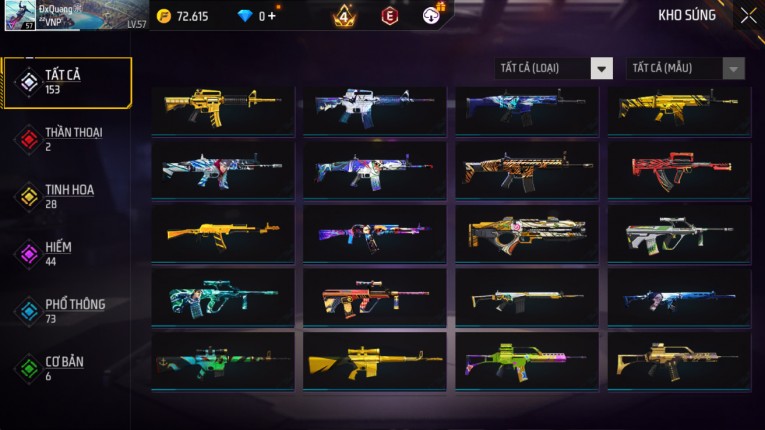This screenshot has width=765, height=430.
Task: Open the Tinh Hoa weapon category
Action: [x=62, y=196]
